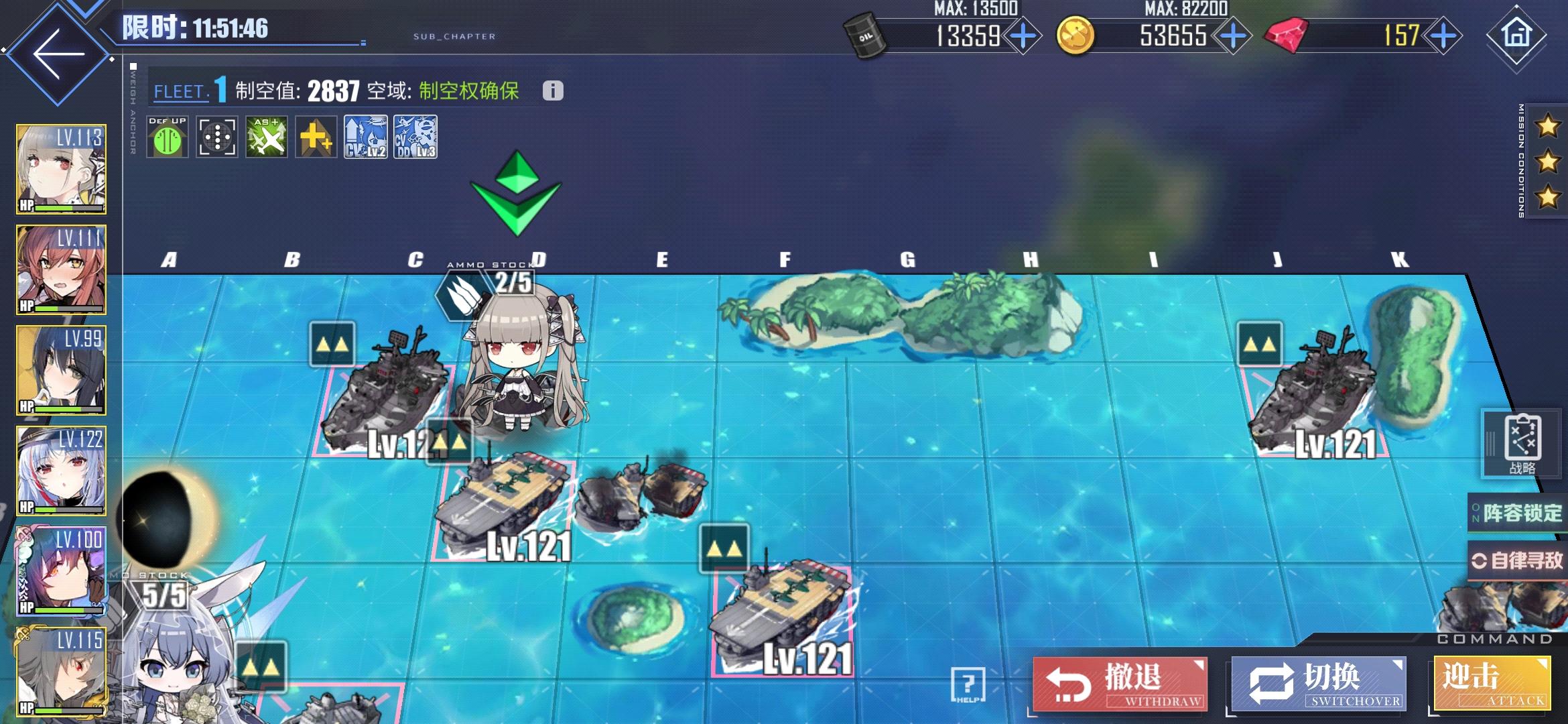Tap the AS+ airstrike buff icon
This screenshot has width=1568, height=724.
point(267,137)
